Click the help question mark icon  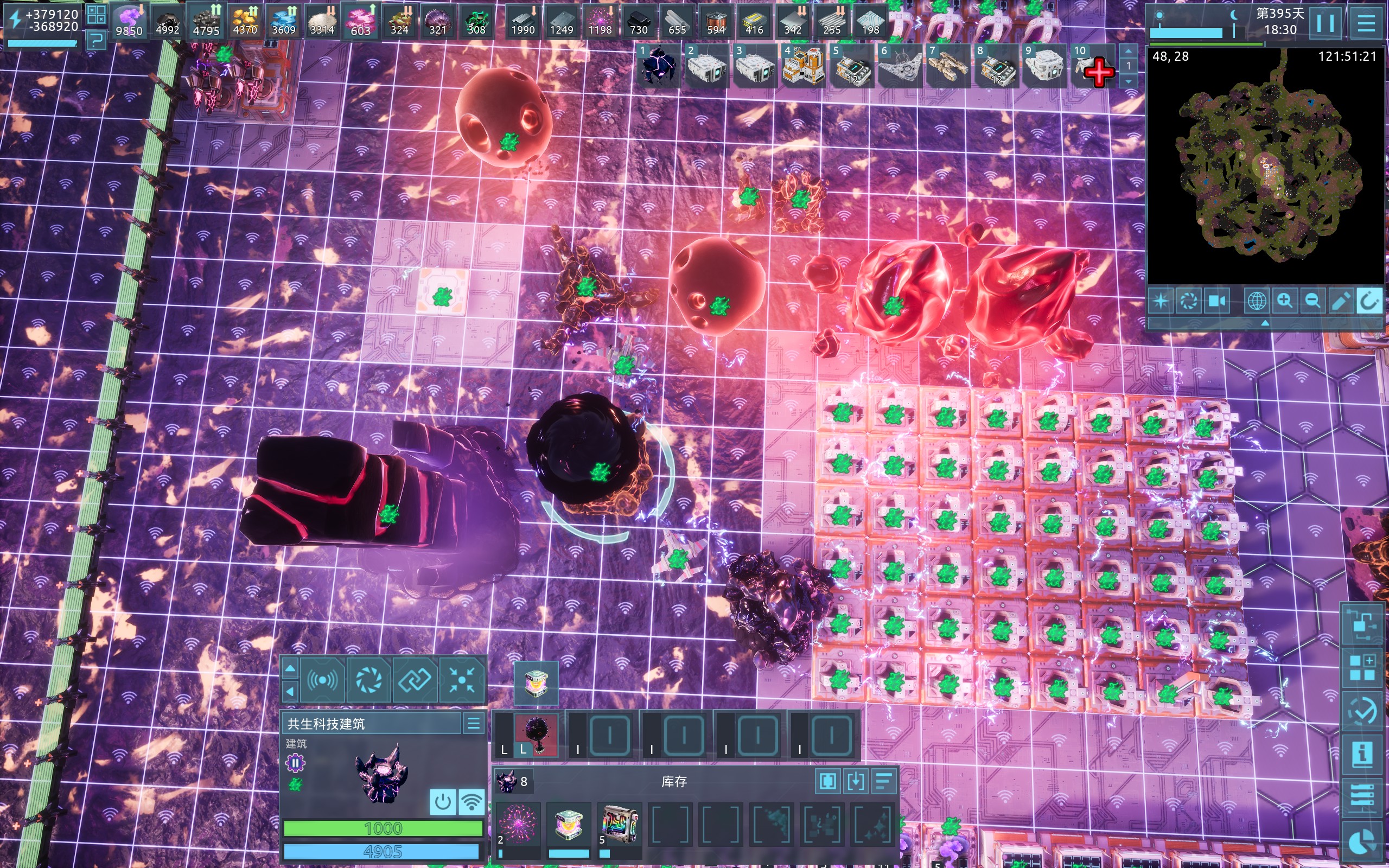pos(97,39)
